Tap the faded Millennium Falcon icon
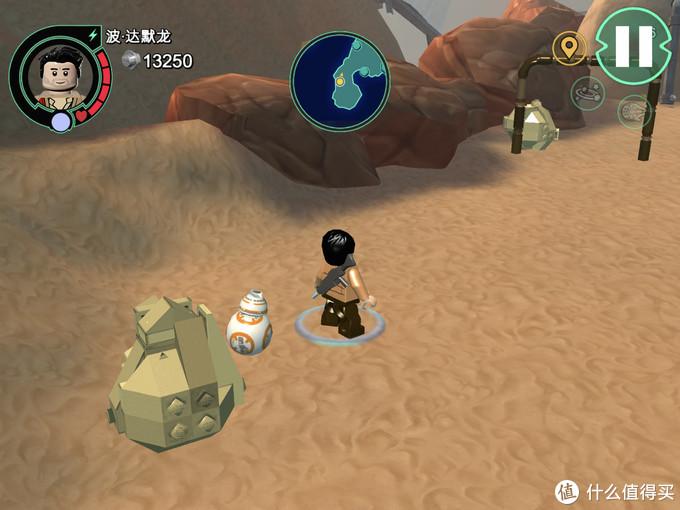This screenshot has height=510, width=680. 635,110
